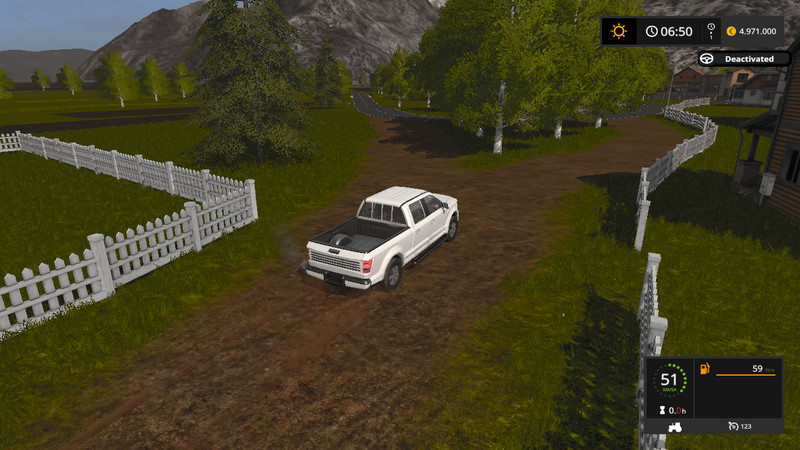Activate the cruise control speed icon

pos(733,427)
